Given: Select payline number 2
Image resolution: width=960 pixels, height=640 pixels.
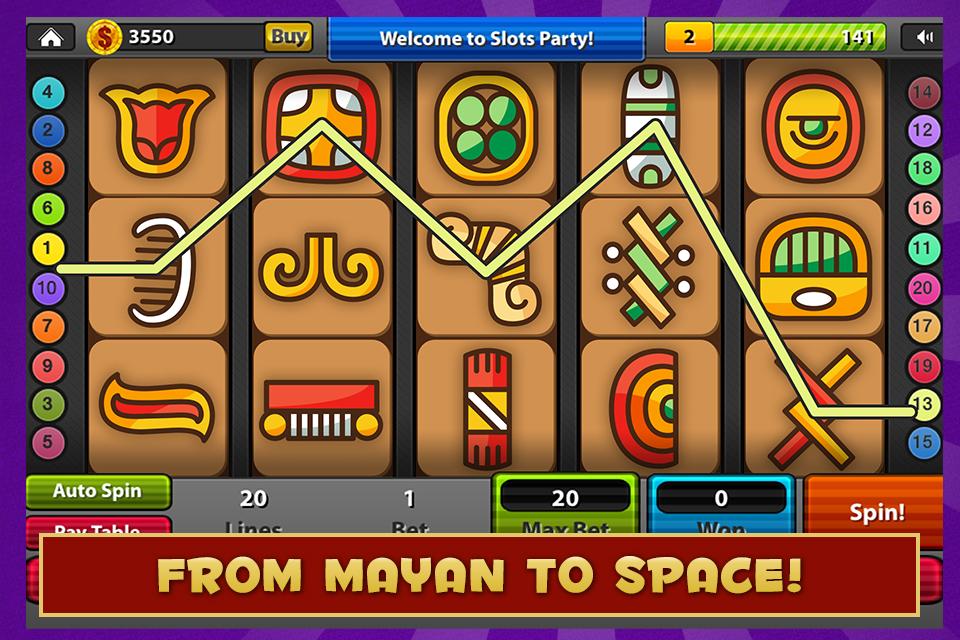Looking at the screenshot, I should pos(47,130).
